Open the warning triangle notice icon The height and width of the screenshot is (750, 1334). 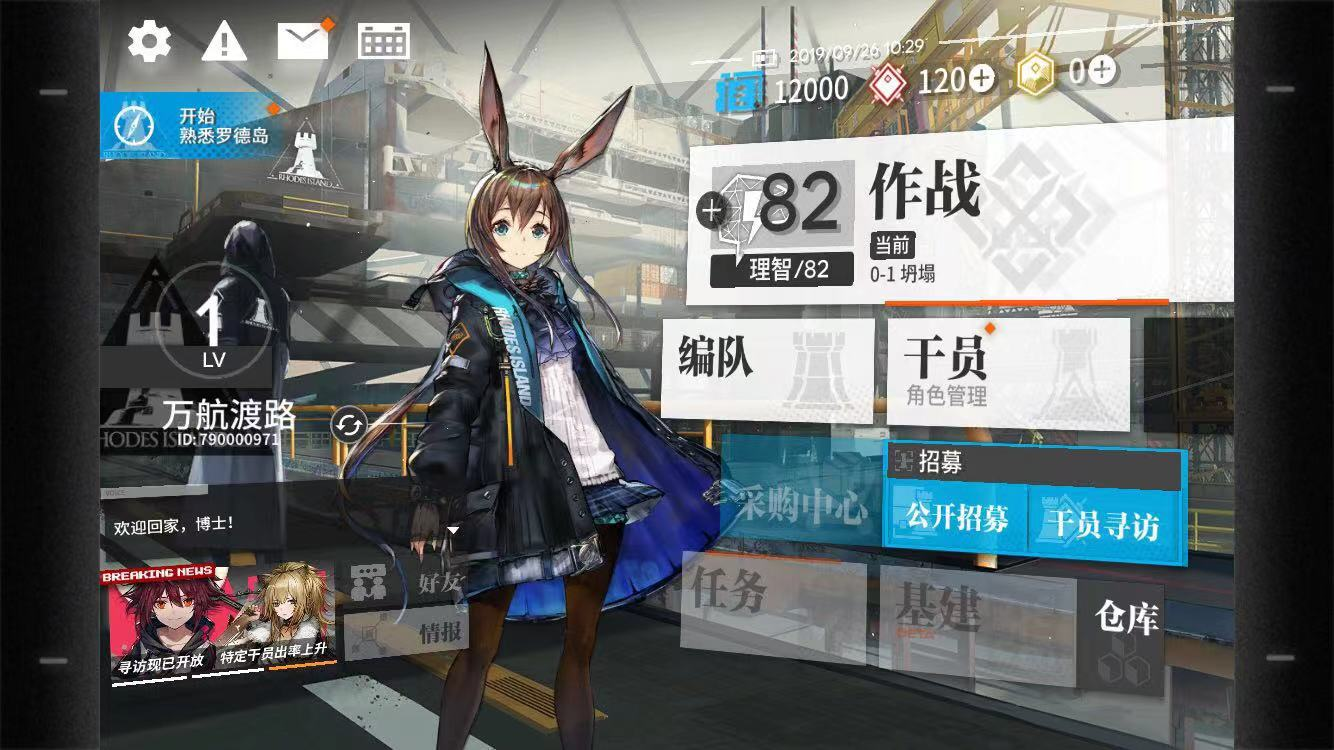point(224,42)
